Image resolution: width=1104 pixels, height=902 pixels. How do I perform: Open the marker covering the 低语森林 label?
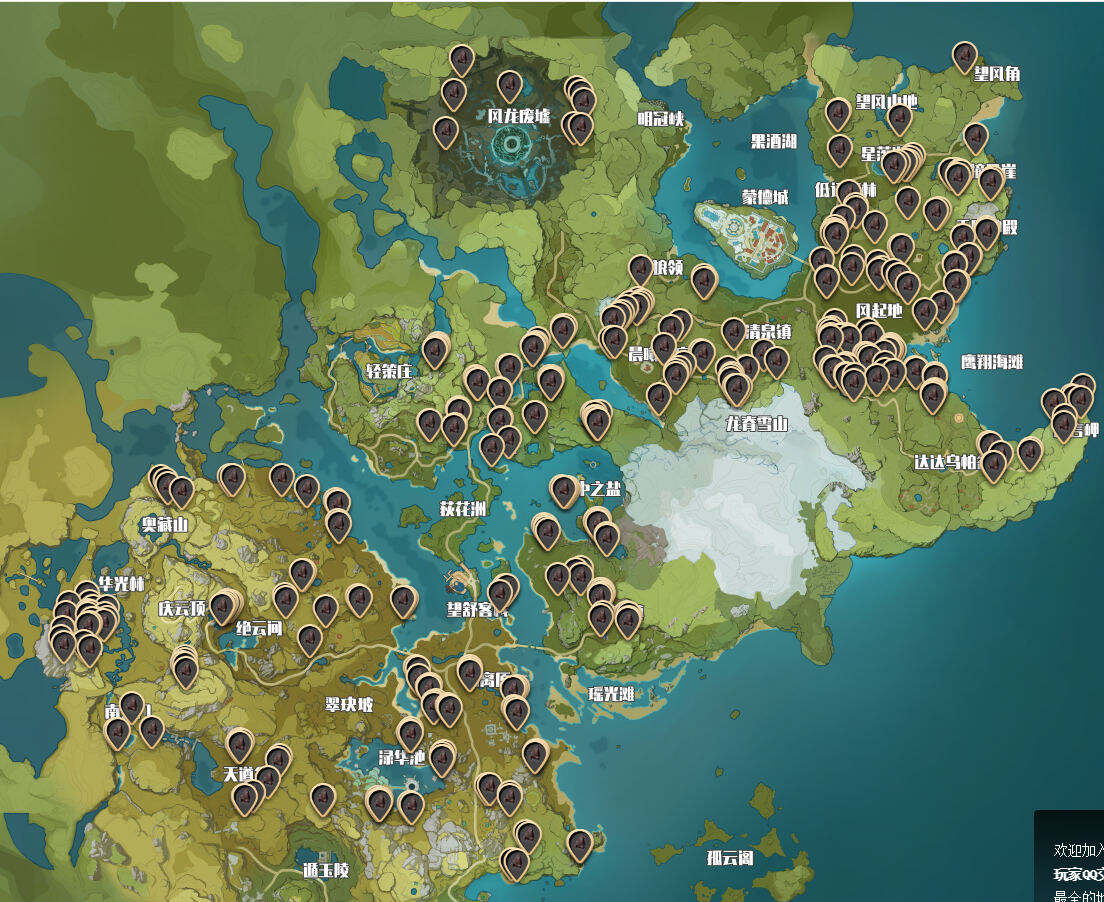tap(848, 194)
